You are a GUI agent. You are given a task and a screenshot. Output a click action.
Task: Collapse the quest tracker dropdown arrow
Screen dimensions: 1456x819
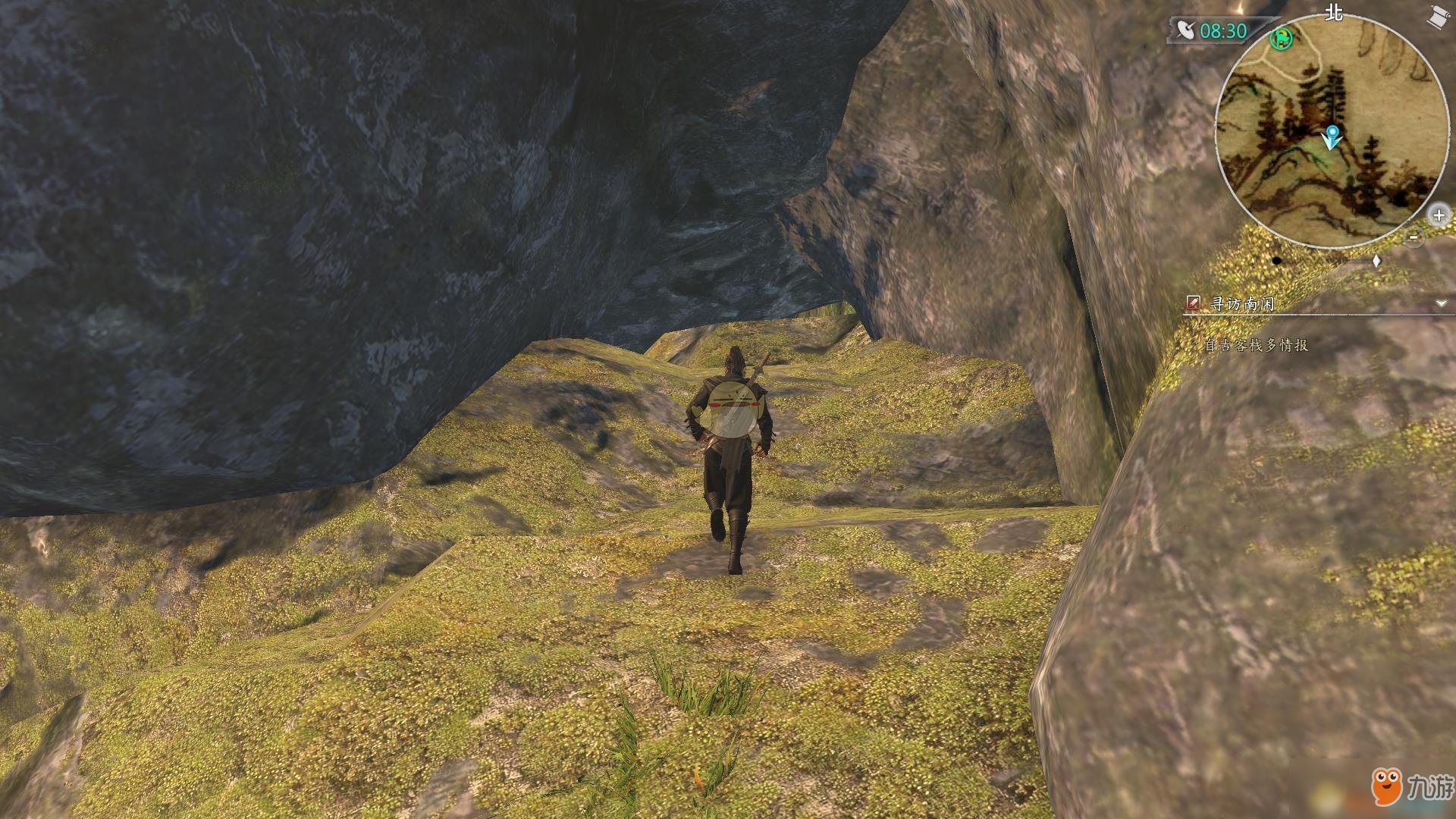1441,304
